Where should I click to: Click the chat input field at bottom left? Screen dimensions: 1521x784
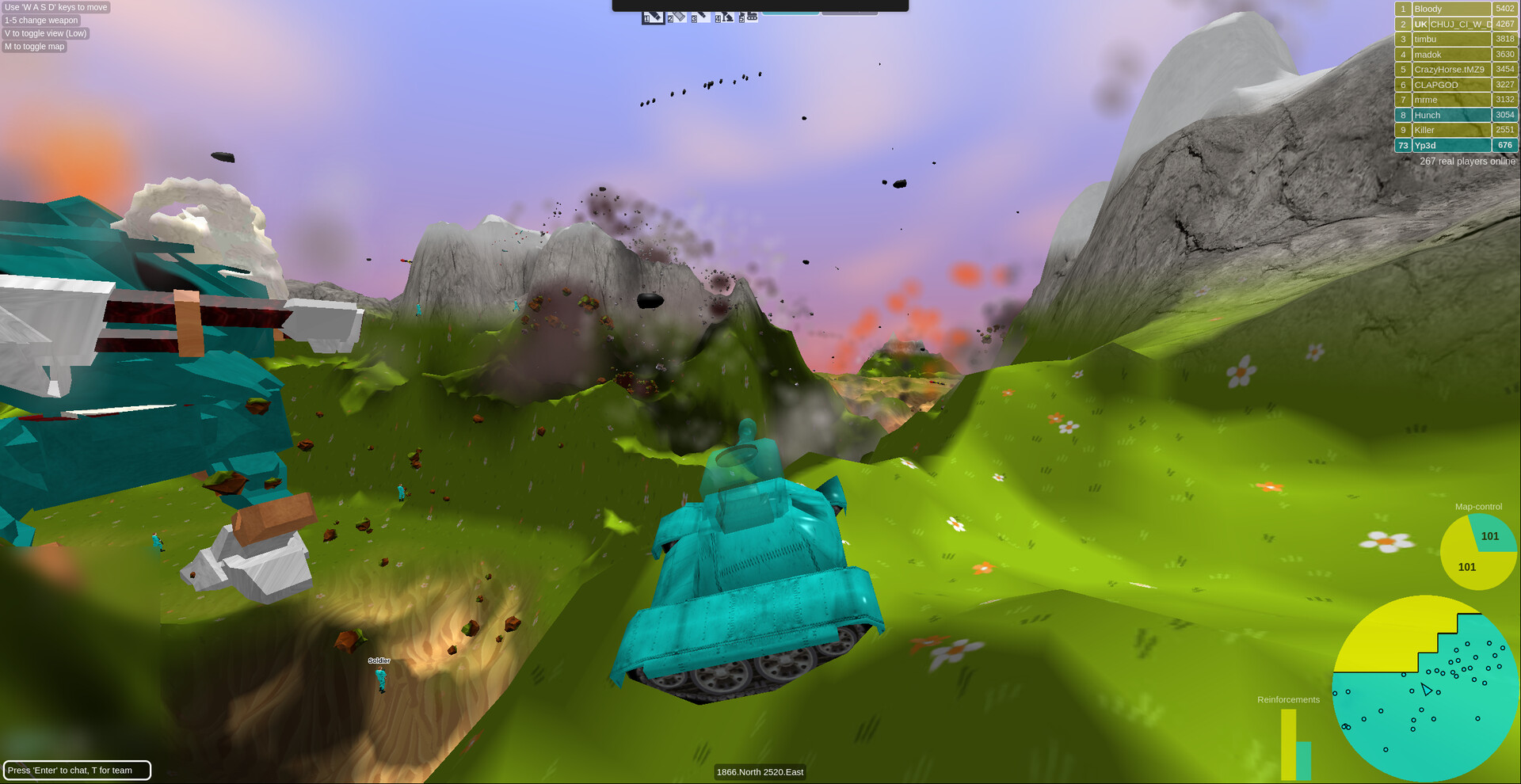pos(77,770)
